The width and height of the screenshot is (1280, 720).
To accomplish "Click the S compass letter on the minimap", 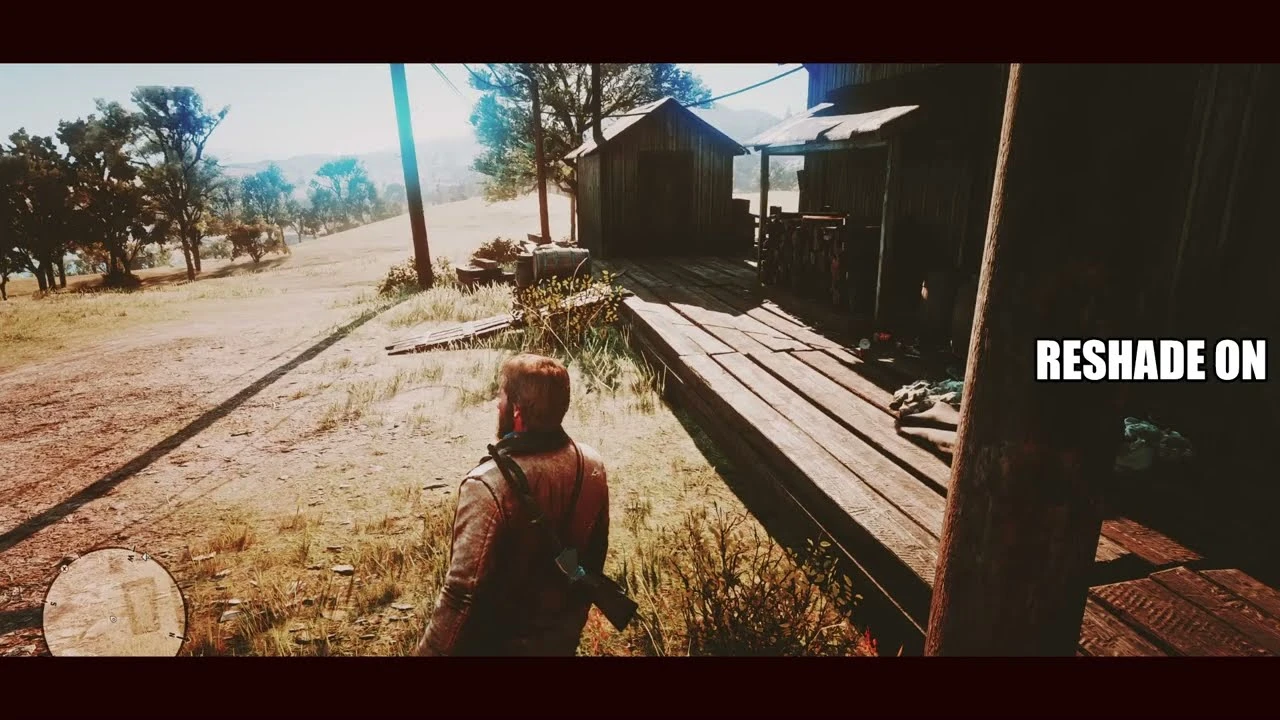I will click(x=53, y=603).
